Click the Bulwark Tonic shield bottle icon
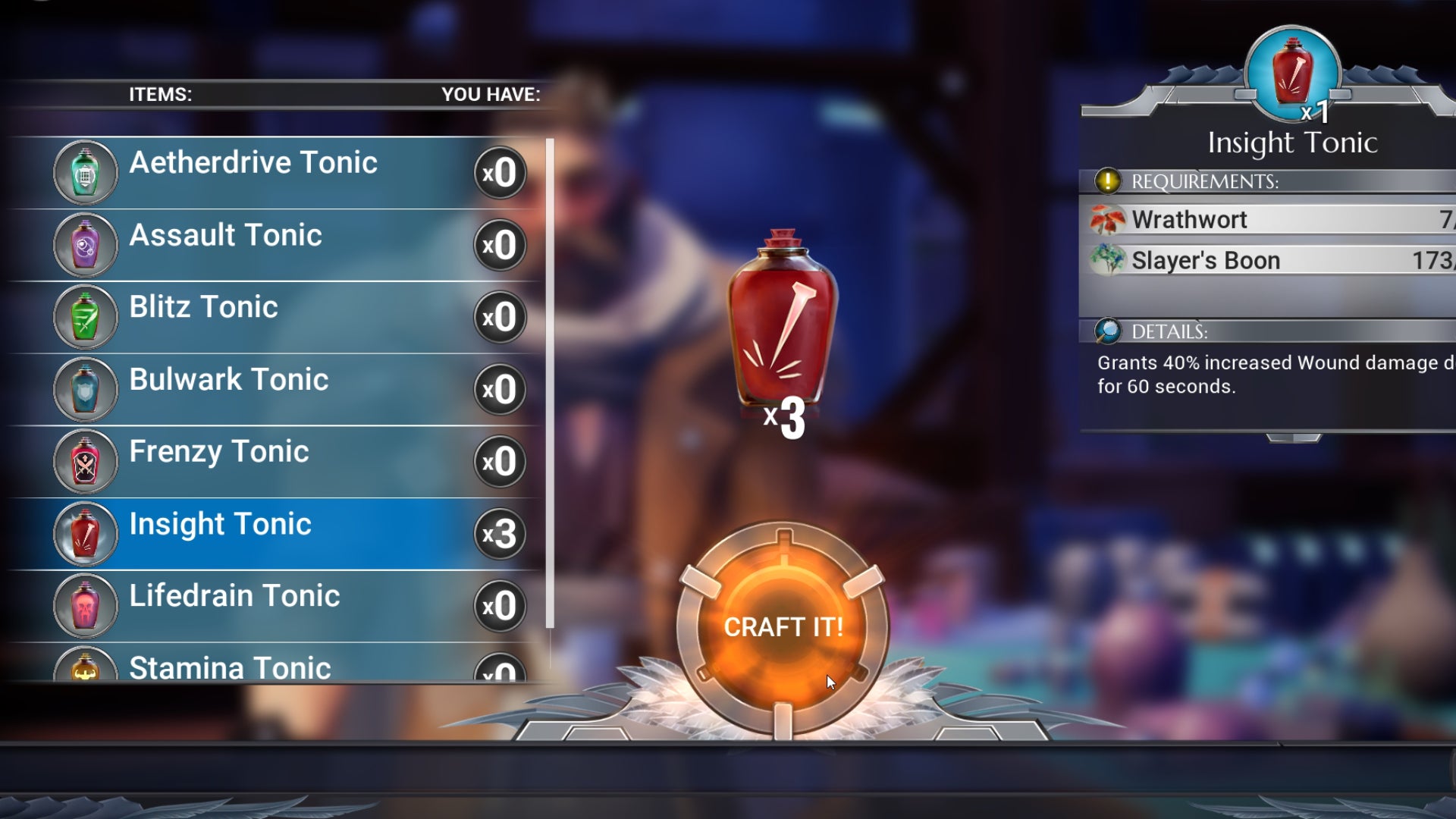Viewport: 1456px width, 819px height. click(x=85, y=388)
